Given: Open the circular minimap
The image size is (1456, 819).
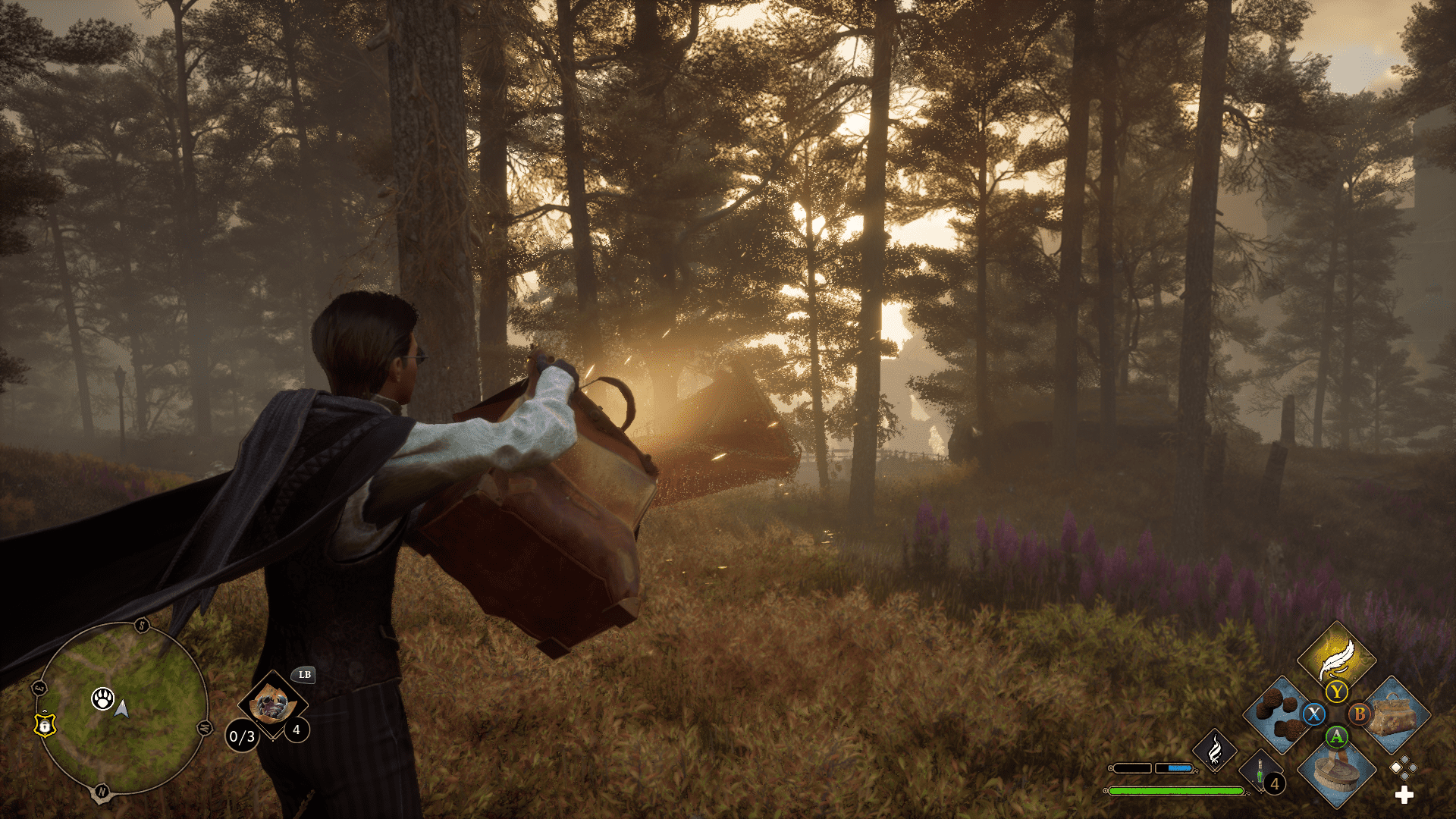Looking at the screenshot, I should pyautogui.click(x=122, y=708).
